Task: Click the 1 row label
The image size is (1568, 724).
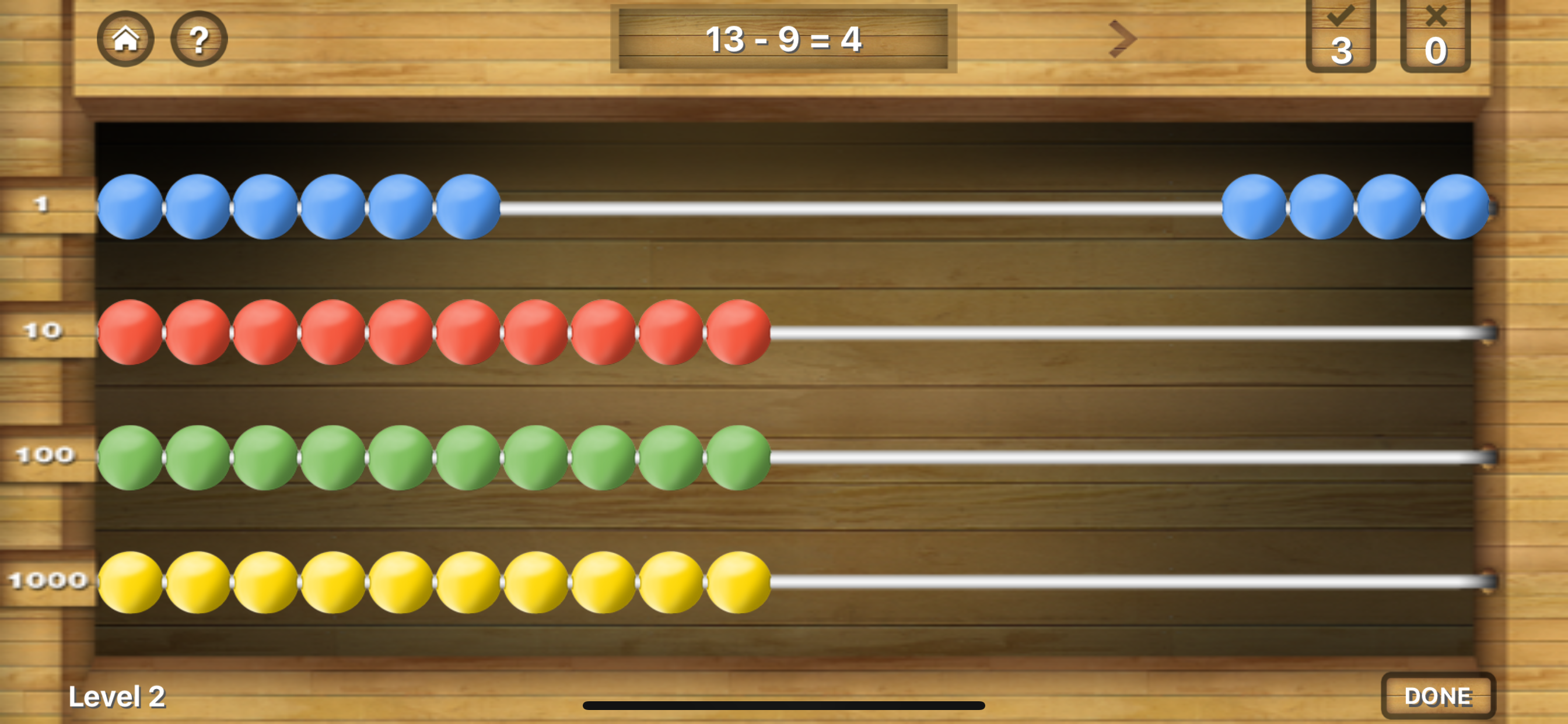Action: [x=40, y=204]
